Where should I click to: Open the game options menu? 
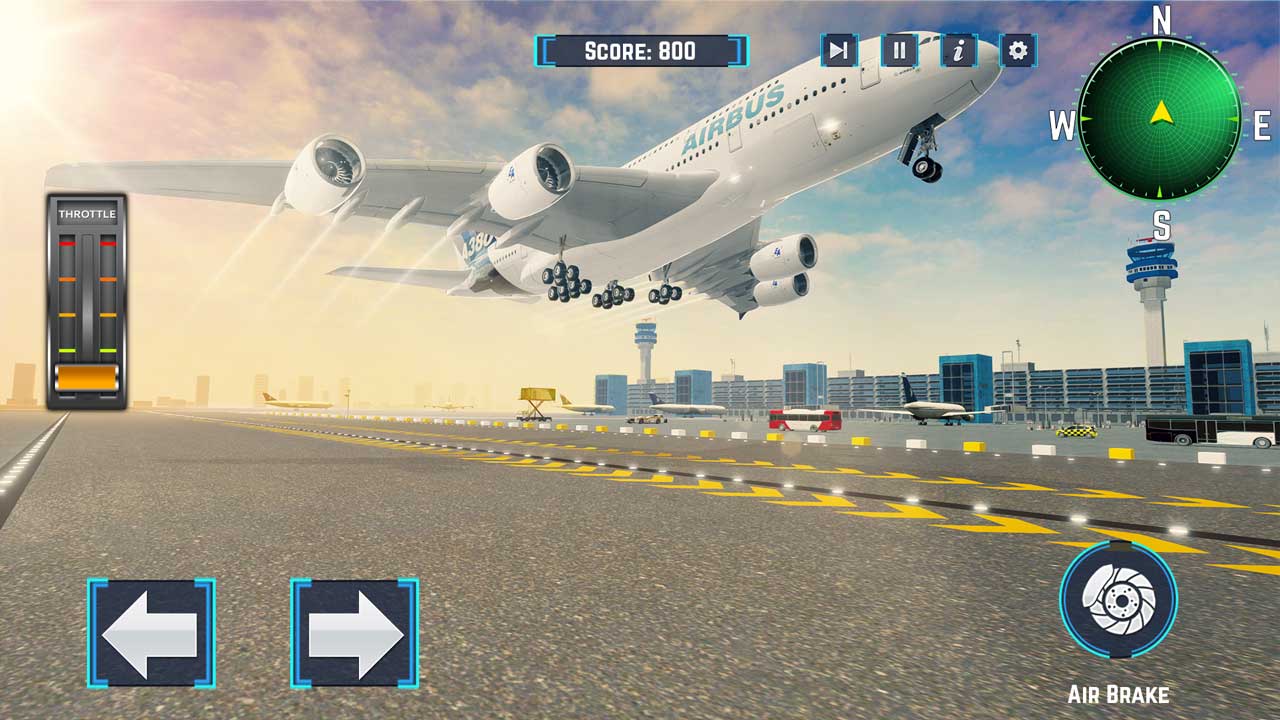[1018, 50]
